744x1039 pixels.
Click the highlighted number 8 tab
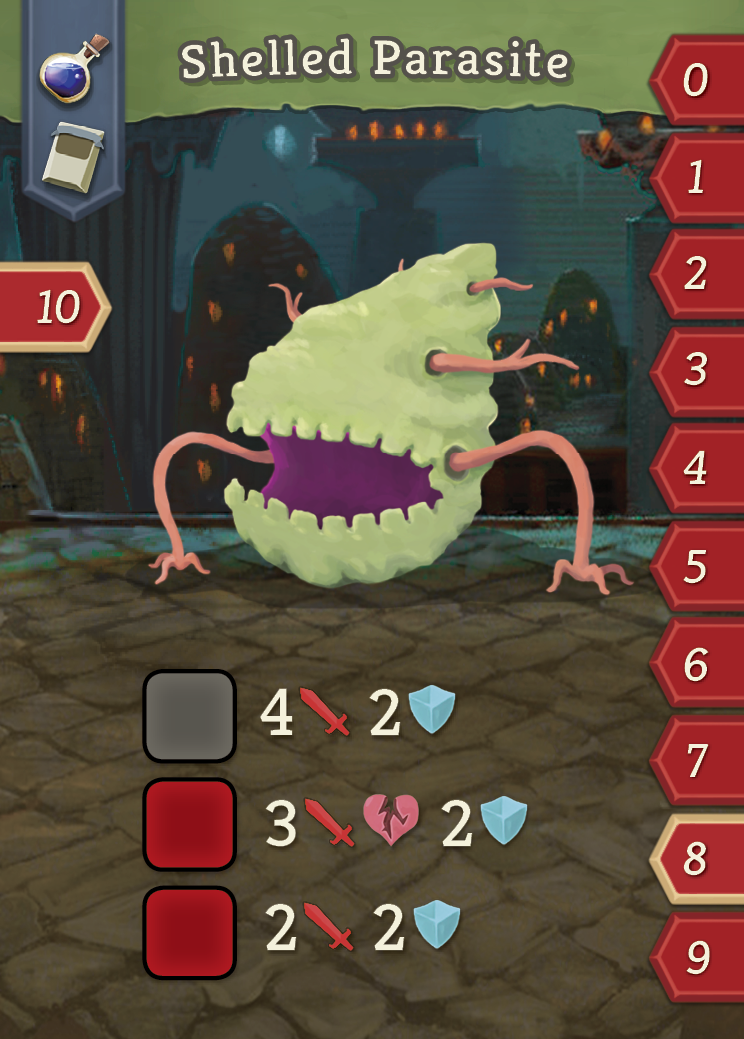point(697,858)
